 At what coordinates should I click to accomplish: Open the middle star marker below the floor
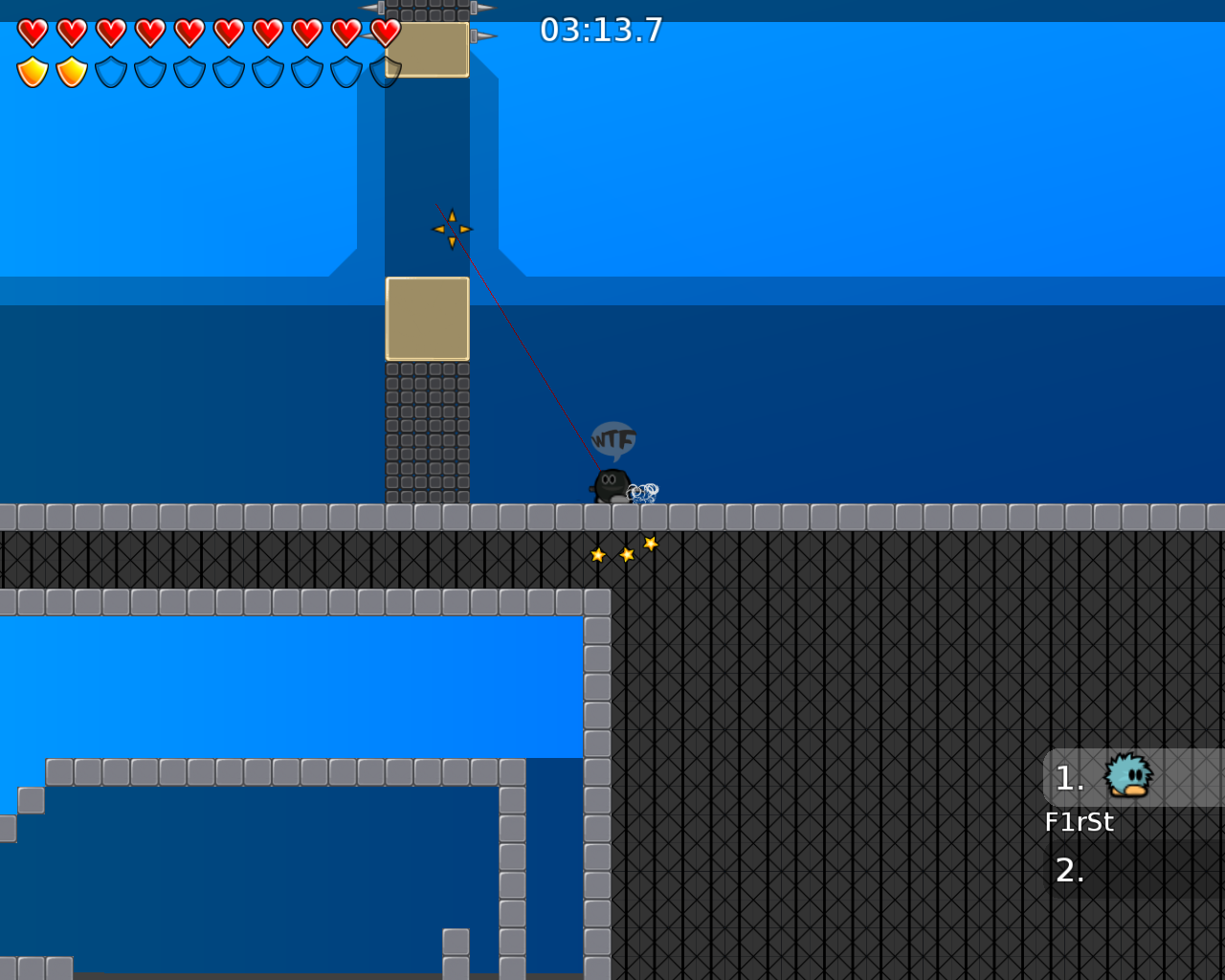[x=627, y=553]
